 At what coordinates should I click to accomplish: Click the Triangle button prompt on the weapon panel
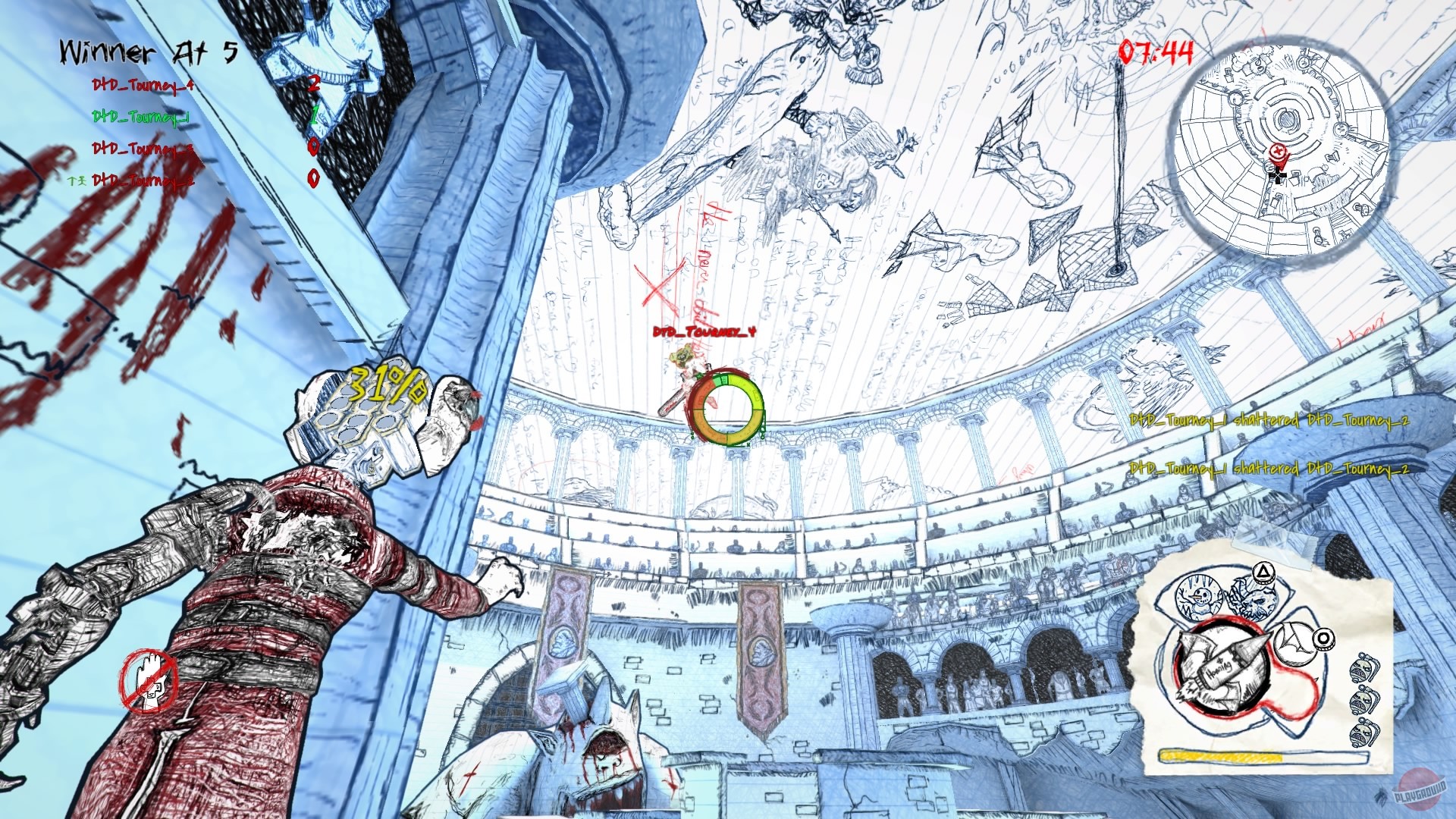(x=1264, y=573)
